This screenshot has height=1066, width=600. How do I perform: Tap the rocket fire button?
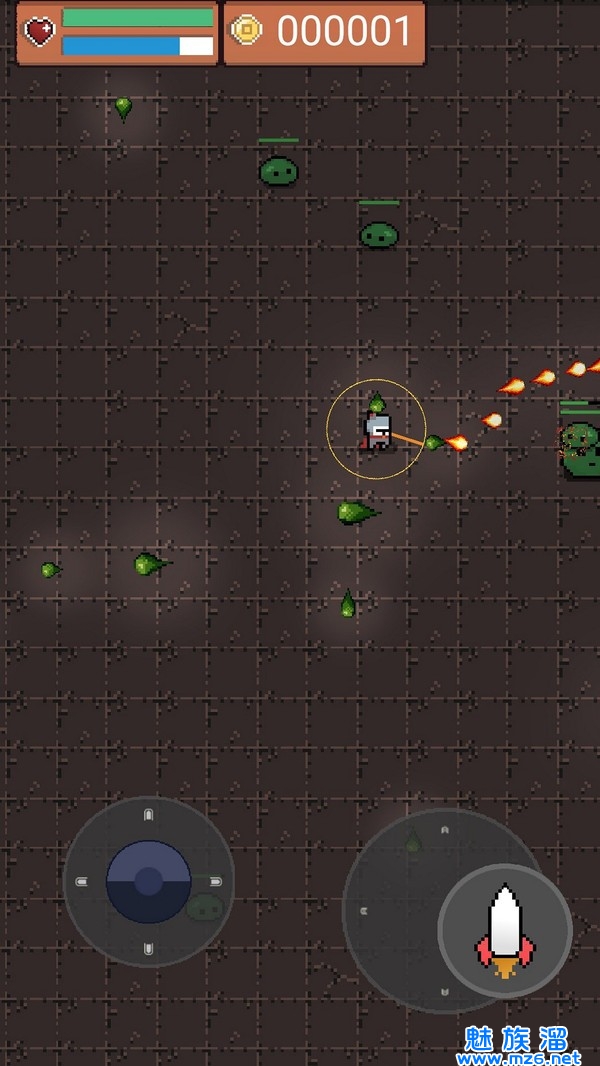pos(505,930)
